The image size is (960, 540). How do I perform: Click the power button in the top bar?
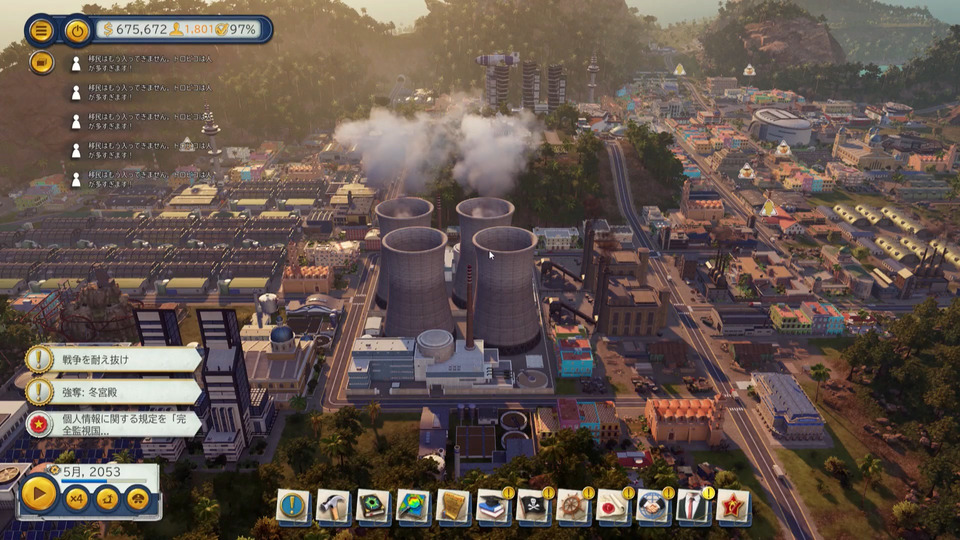[77, 30]
